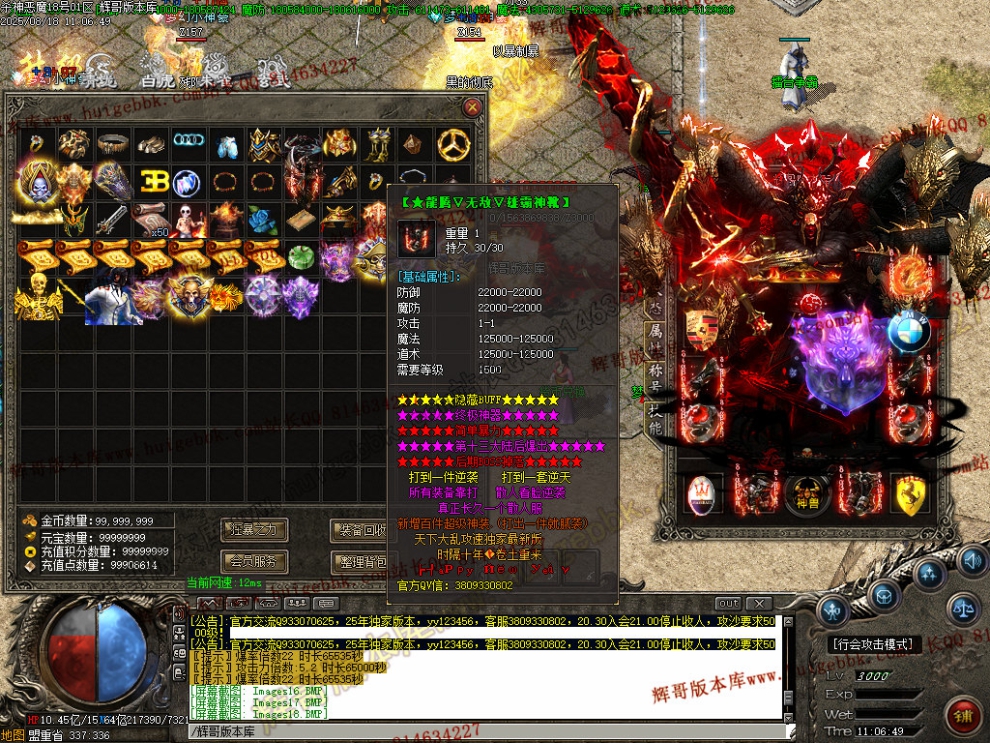The height and width of the screenshot is (743, 990).
Task: Switch to the 称号 title tab
Action: pos(655,371)
